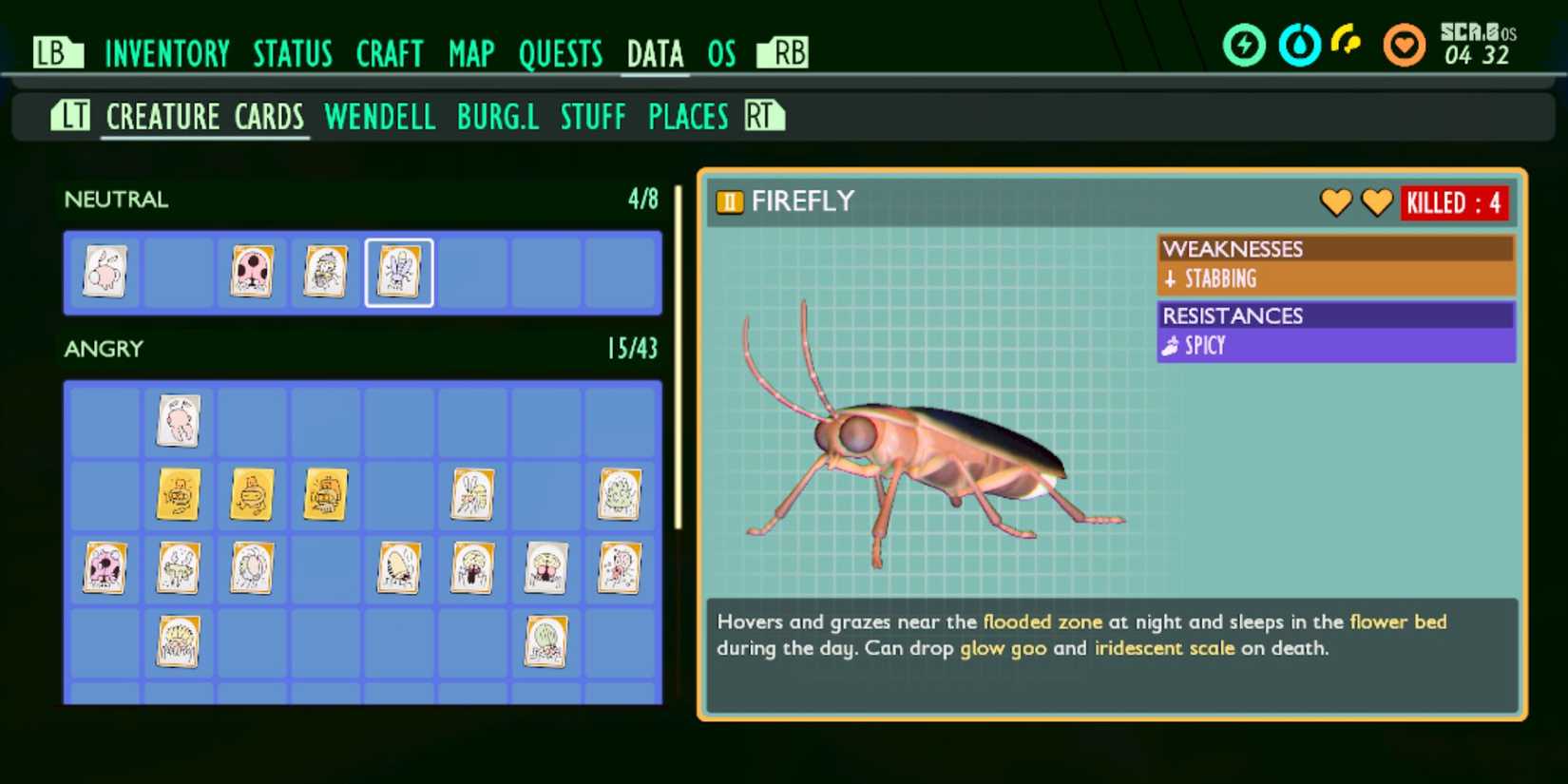Viewport: 1568px width, 784px height.
Task: Click the tier II badge beside FIREFLY
Action: pos(728,201)
